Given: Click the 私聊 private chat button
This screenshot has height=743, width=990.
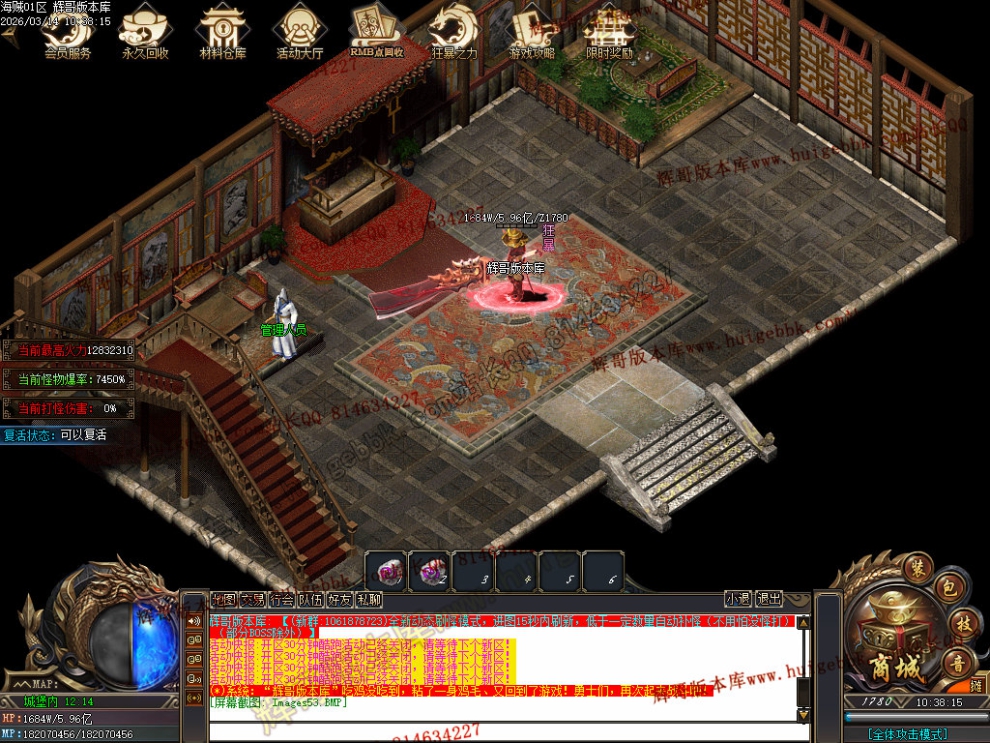Looking at the screenshot, I should pyautogui.click(x=369, y=600).
